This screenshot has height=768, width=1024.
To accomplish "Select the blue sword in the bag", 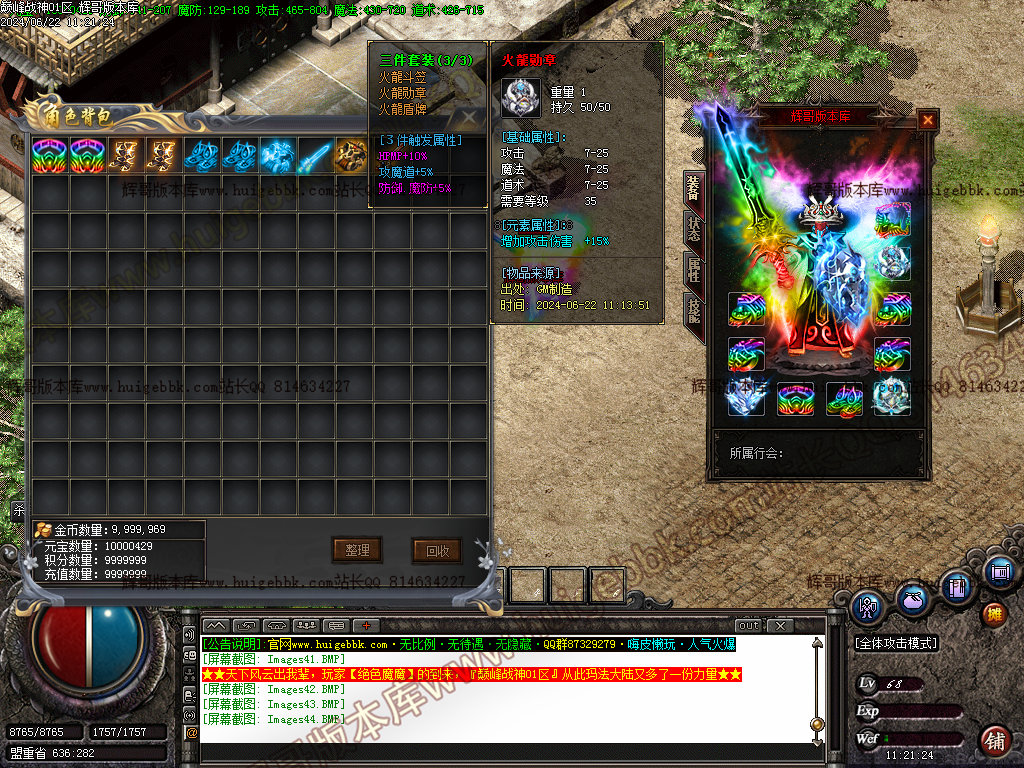I will (314, 155).
